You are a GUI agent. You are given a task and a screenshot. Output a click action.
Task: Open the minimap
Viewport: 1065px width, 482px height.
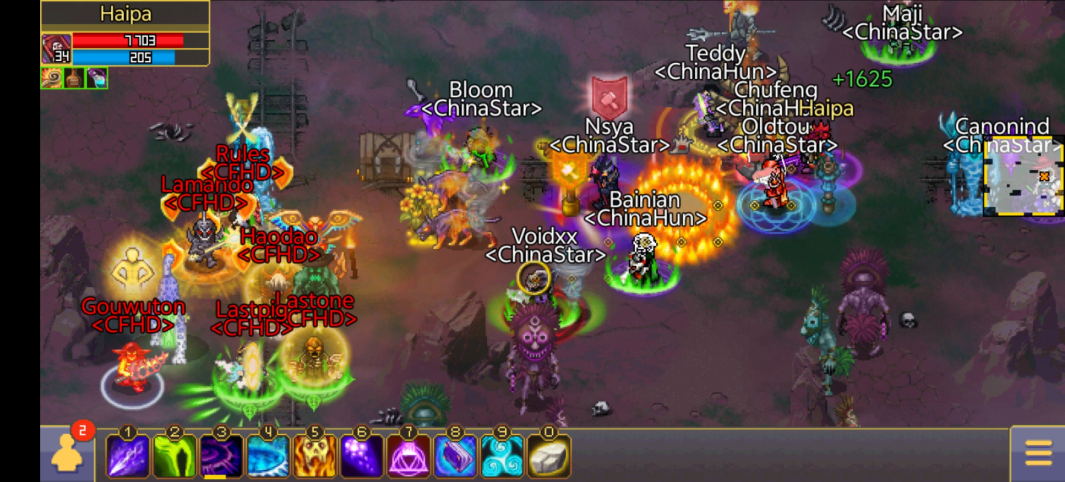1023,177
